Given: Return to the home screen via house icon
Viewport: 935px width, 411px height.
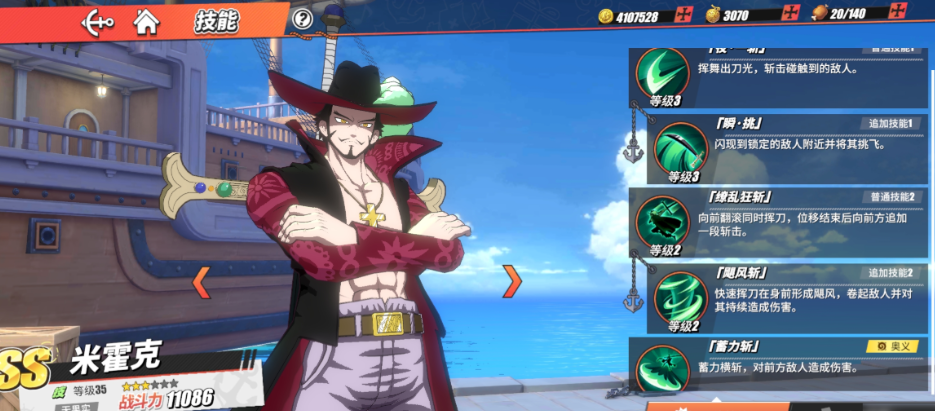Looking at the screenshot, I should (146, 19).
